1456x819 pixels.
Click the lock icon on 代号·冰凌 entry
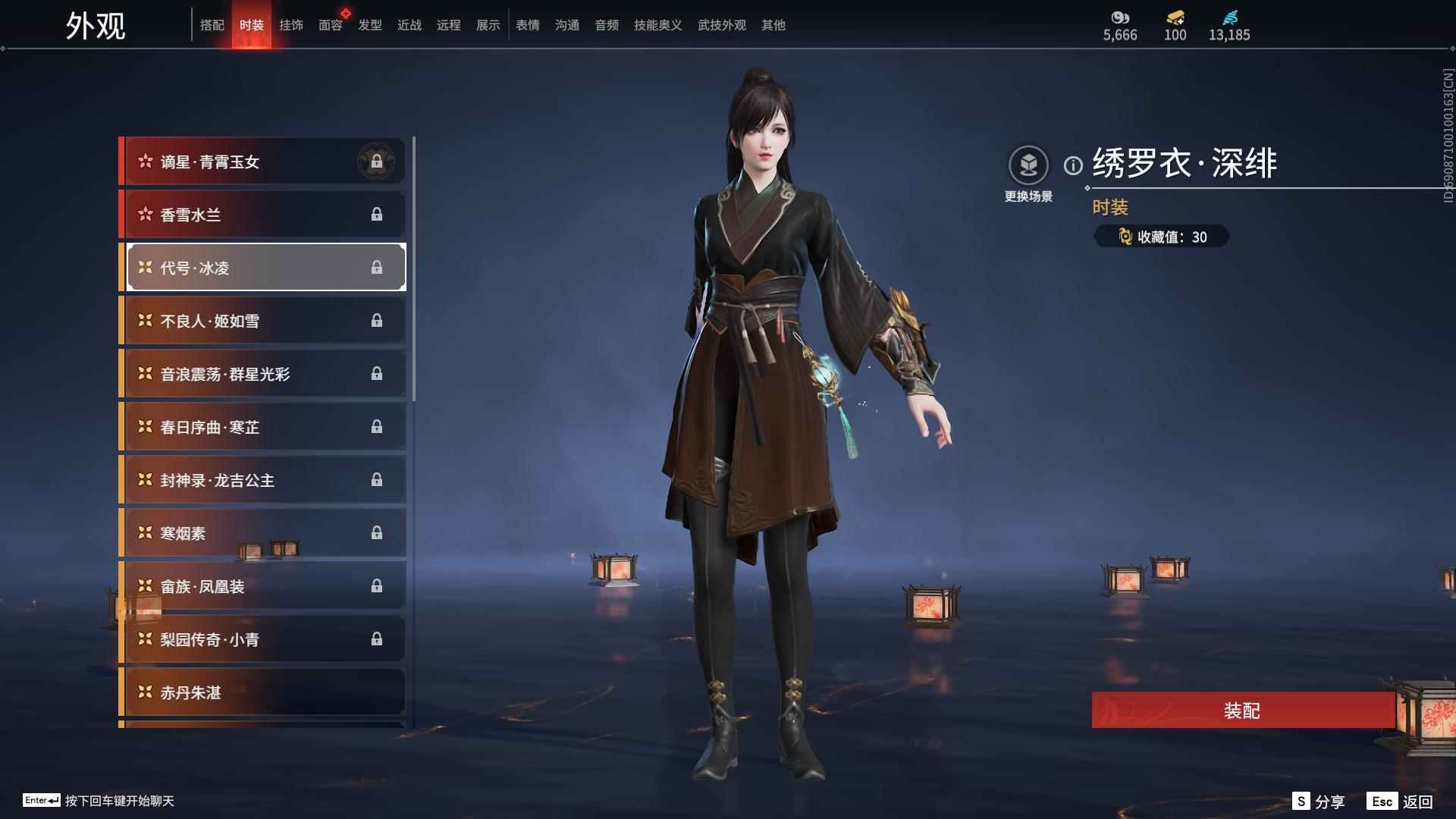pos(378,267)
